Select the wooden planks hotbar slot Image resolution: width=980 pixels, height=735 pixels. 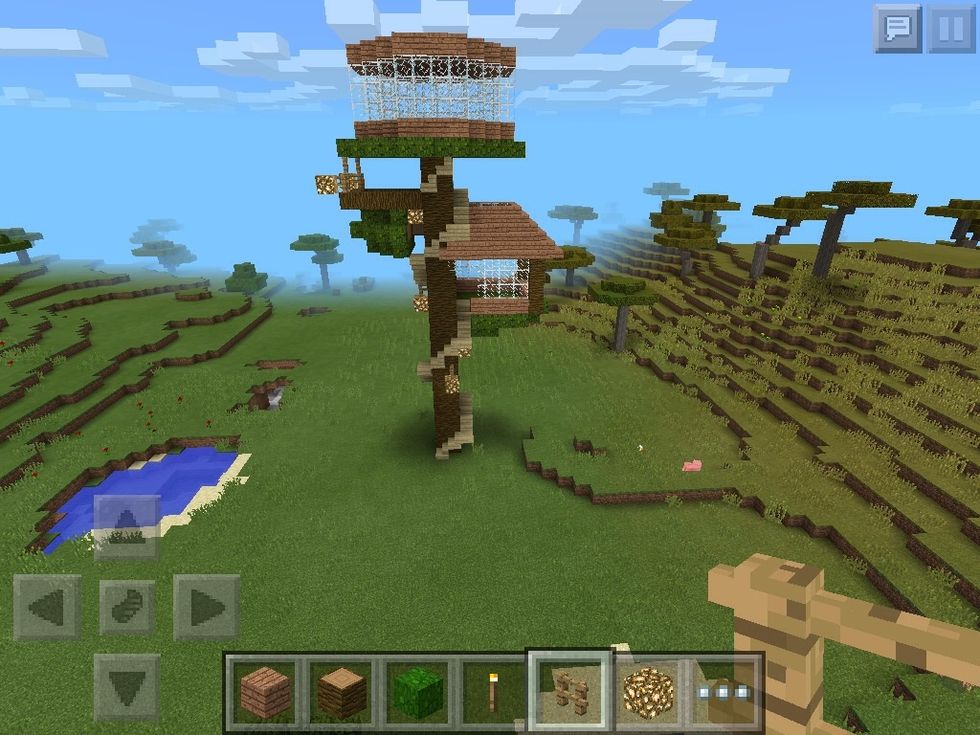[x=265, y=691]
